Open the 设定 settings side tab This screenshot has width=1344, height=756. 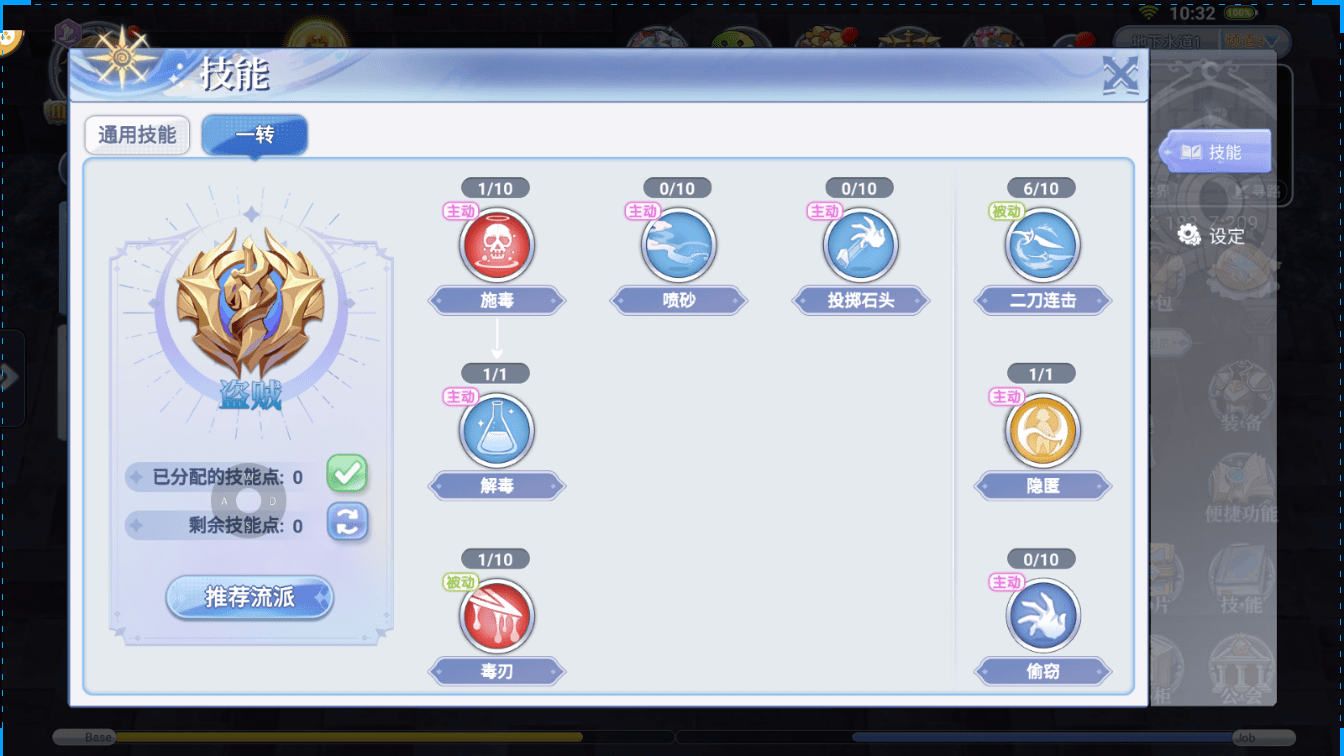coord(1212,236)
